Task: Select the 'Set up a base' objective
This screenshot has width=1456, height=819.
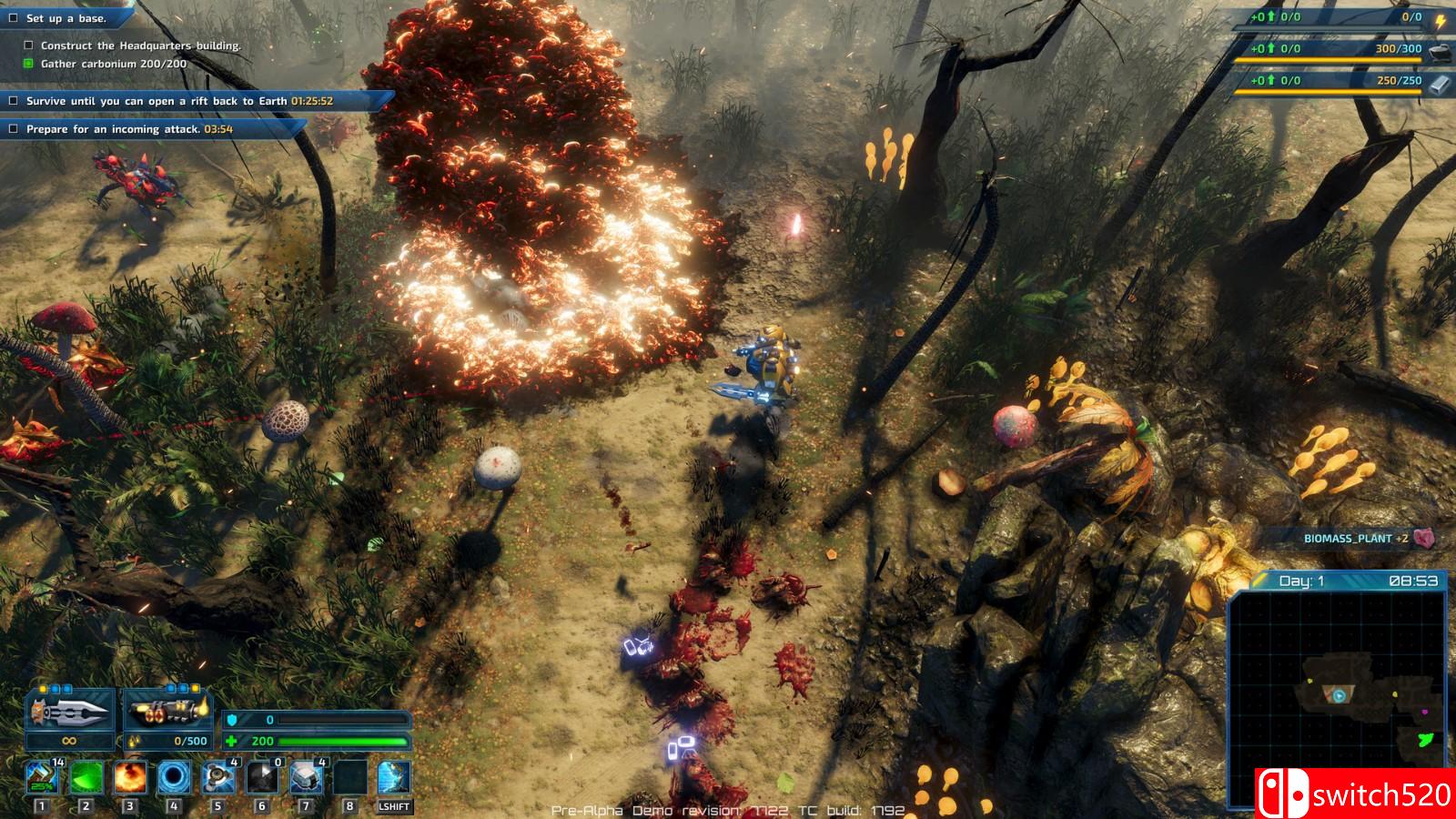Action: tap(66, 18)
